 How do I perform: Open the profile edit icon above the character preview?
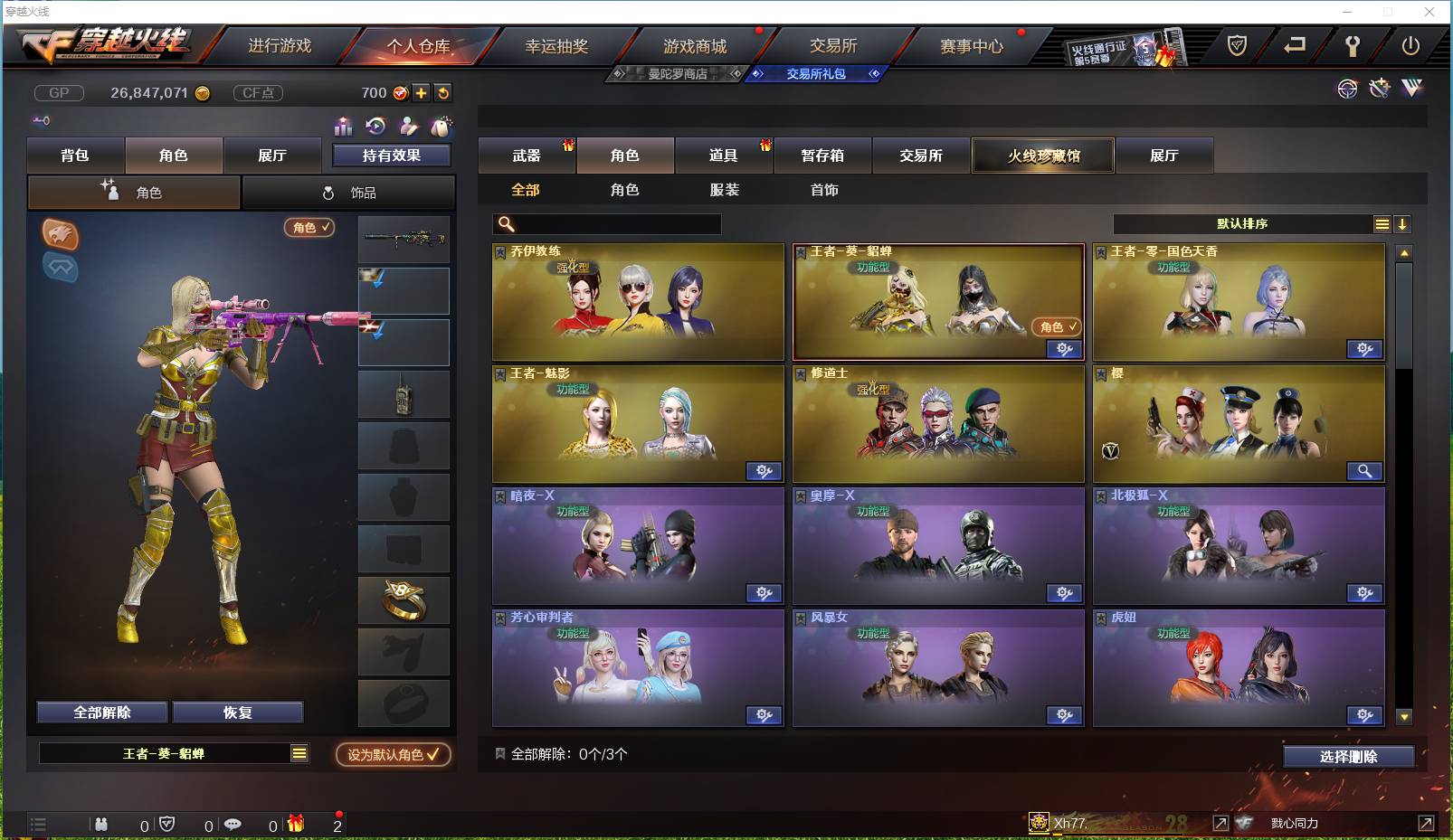point(409,127)
